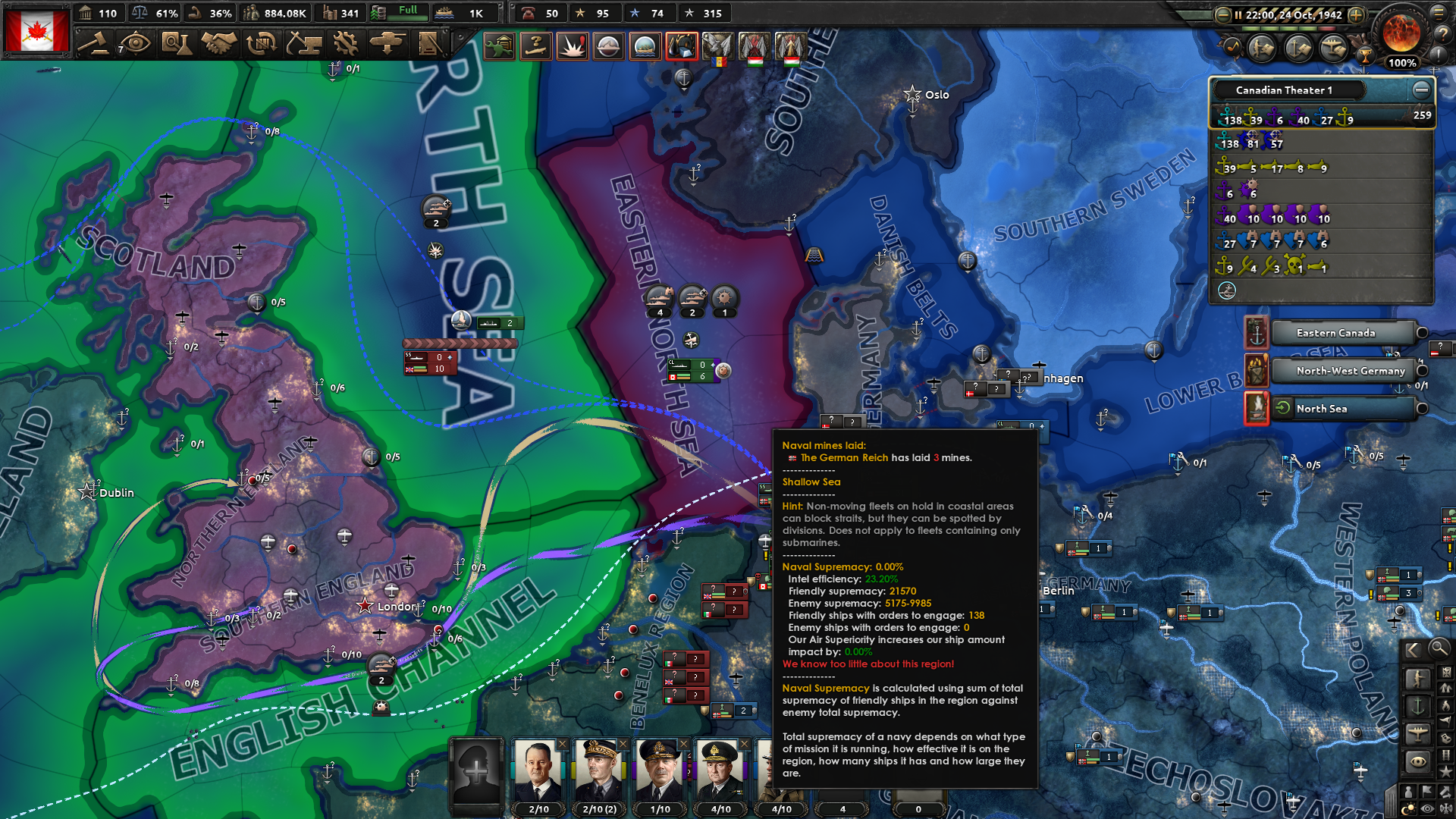Collapse the Canadian Theater 1 panel
Screen dimensions: 1456x819
(1422, 89)
